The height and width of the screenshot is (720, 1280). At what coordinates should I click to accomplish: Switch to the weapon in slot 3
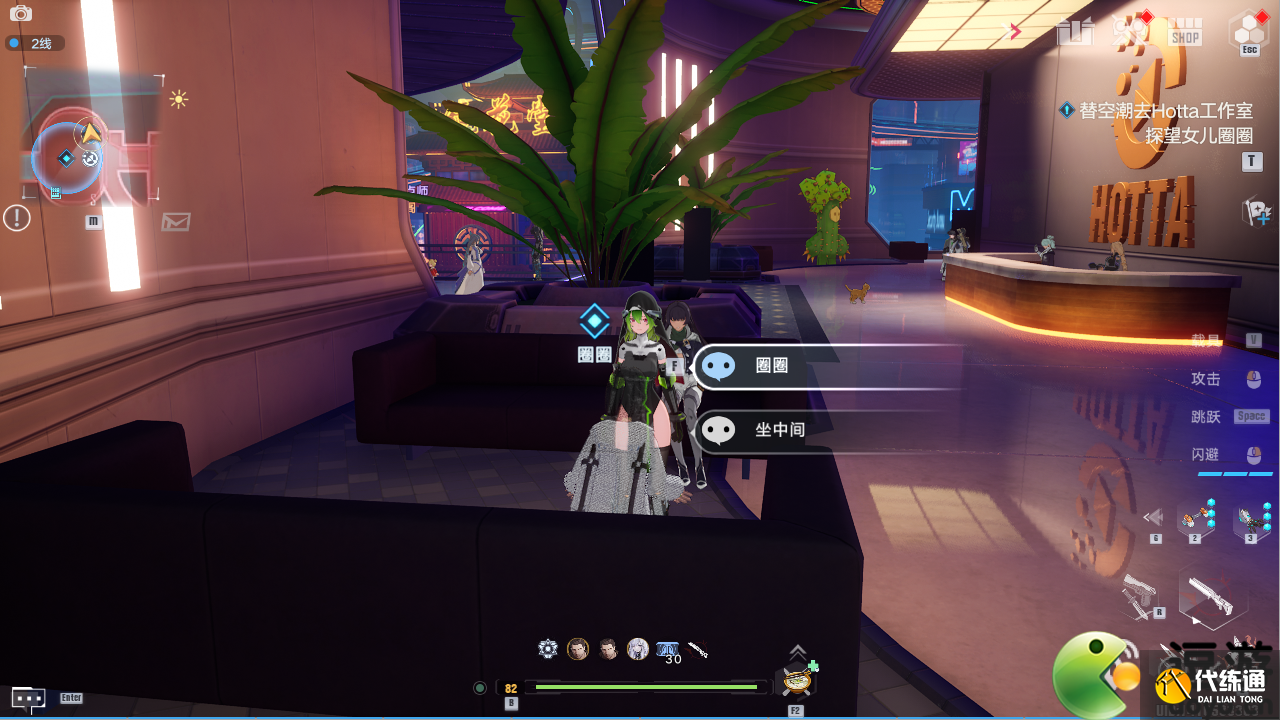click(1251, 519)
